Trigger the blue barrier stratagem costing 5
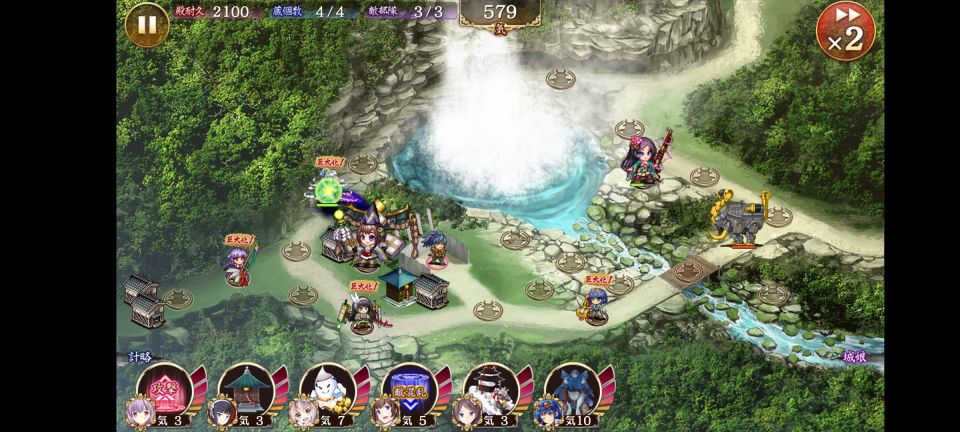 pyautogui.click(x=409, y=388)
